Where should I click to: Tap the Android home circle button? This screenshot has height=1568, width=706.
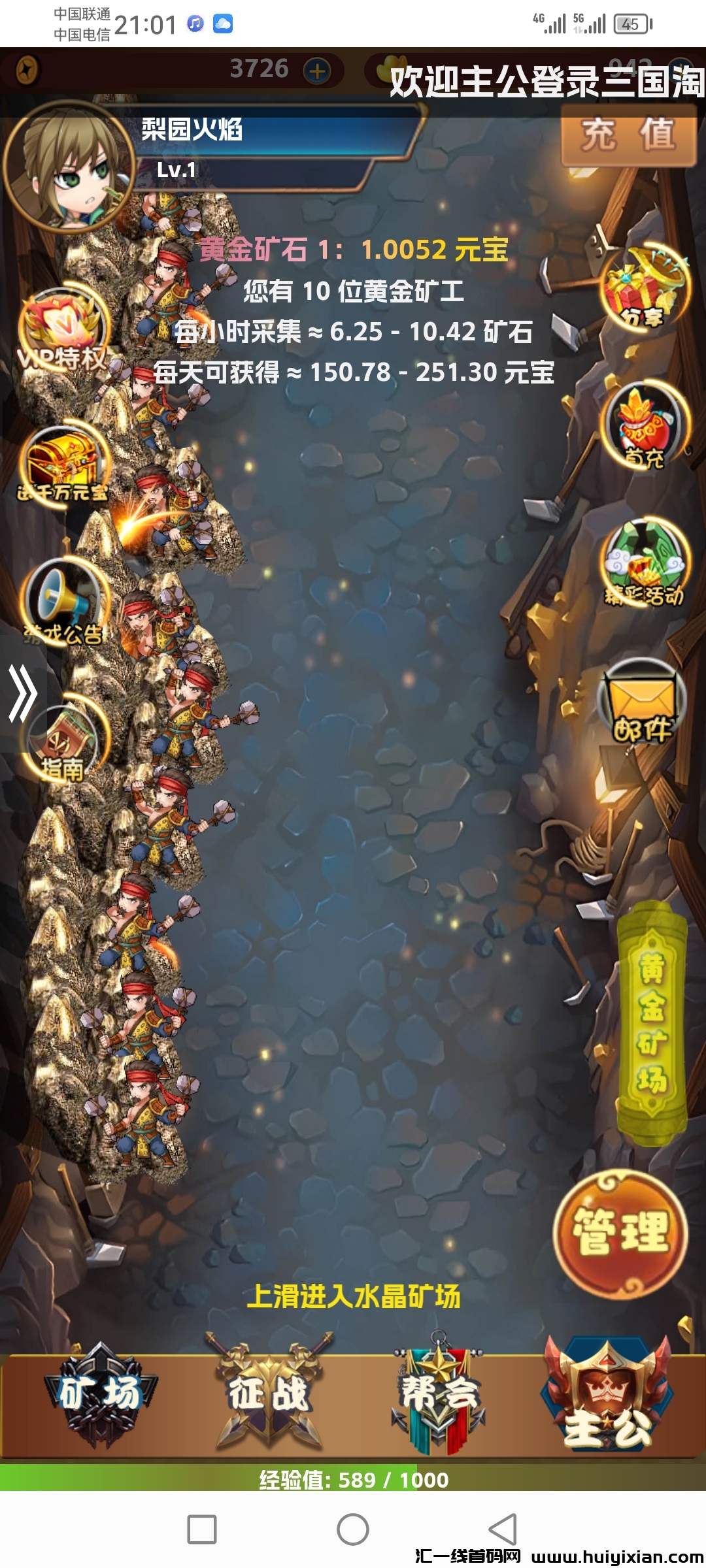click(x=353, y=1529)
